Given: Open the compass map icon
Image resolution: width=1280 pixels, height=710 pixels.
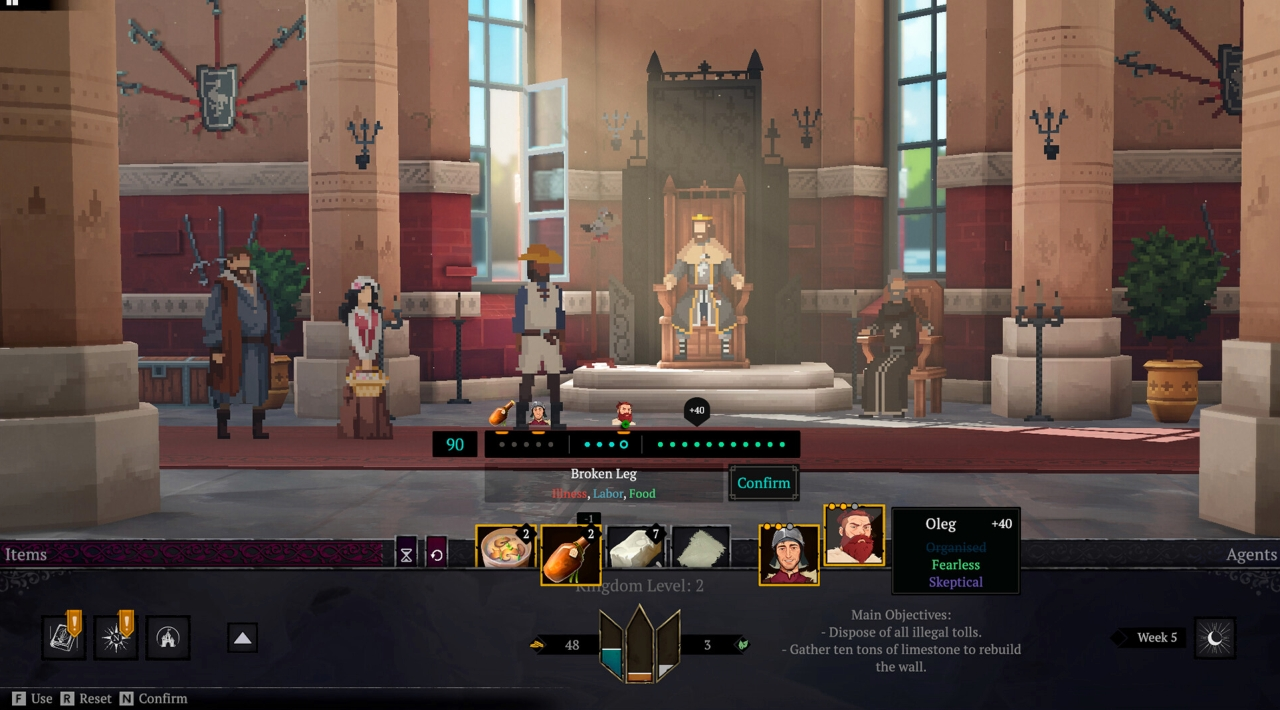Looking at the screenshot, I should pyautogui.click(x=115, y=638).
